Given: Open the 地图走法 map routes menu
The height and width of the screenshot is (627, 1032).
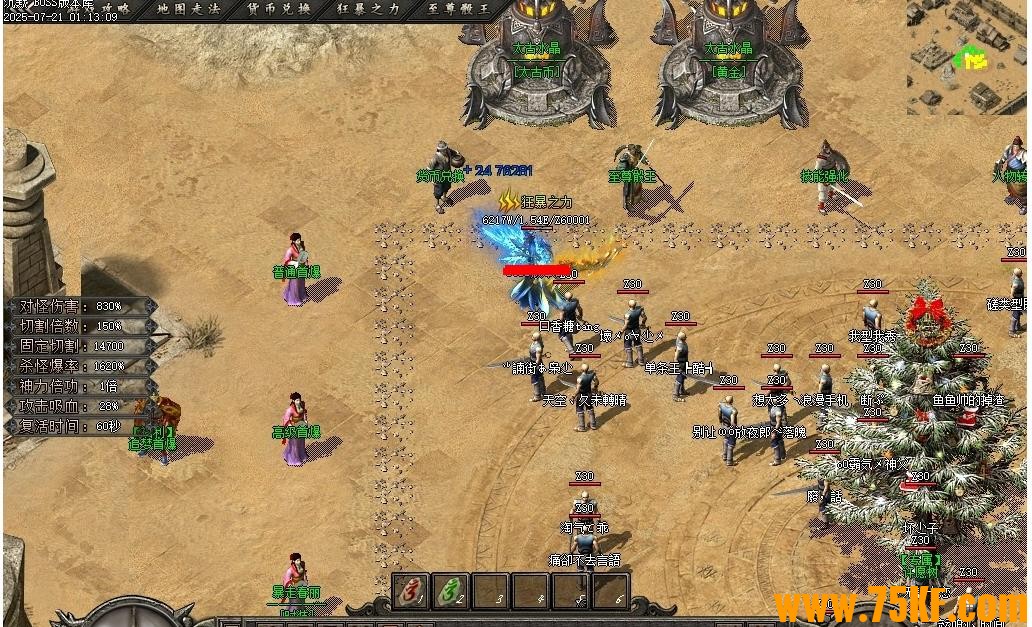Looking at the screenshot, I should point(189,8).
